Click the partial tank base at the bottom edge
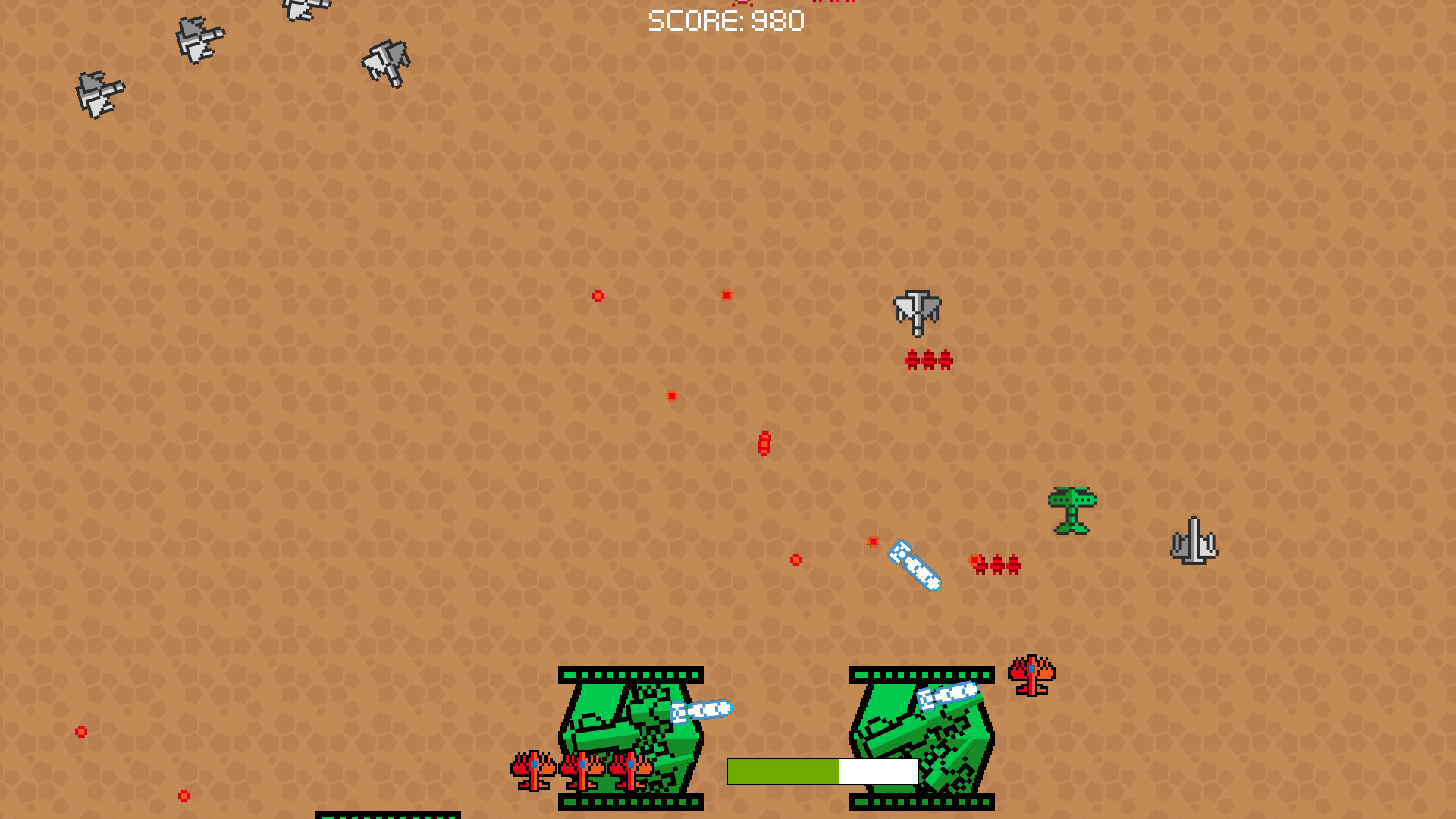This screenshot has height=819, width=1456. point(387,815)
